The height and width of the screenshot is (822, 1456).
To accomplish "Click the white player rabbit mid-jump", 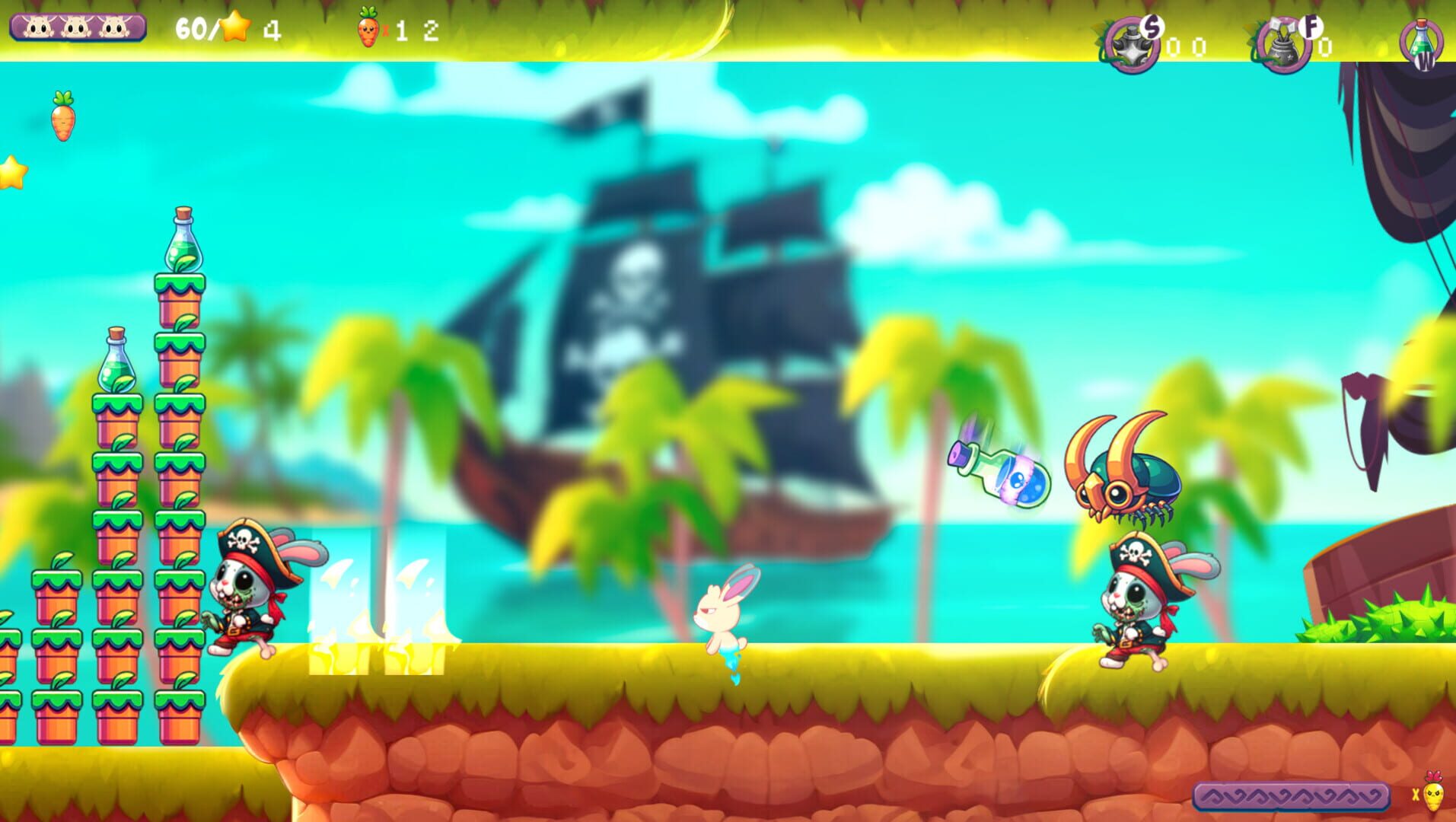I will pos(720,616).
